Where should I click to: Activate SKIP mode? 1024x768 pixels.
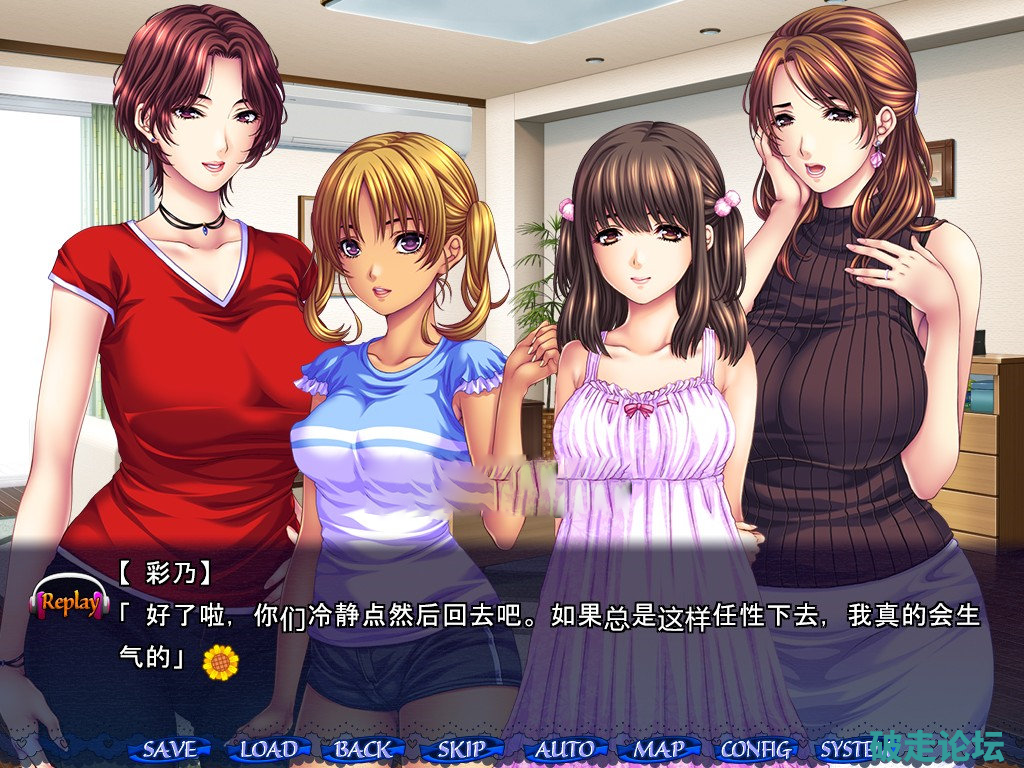tap(462, 748)
